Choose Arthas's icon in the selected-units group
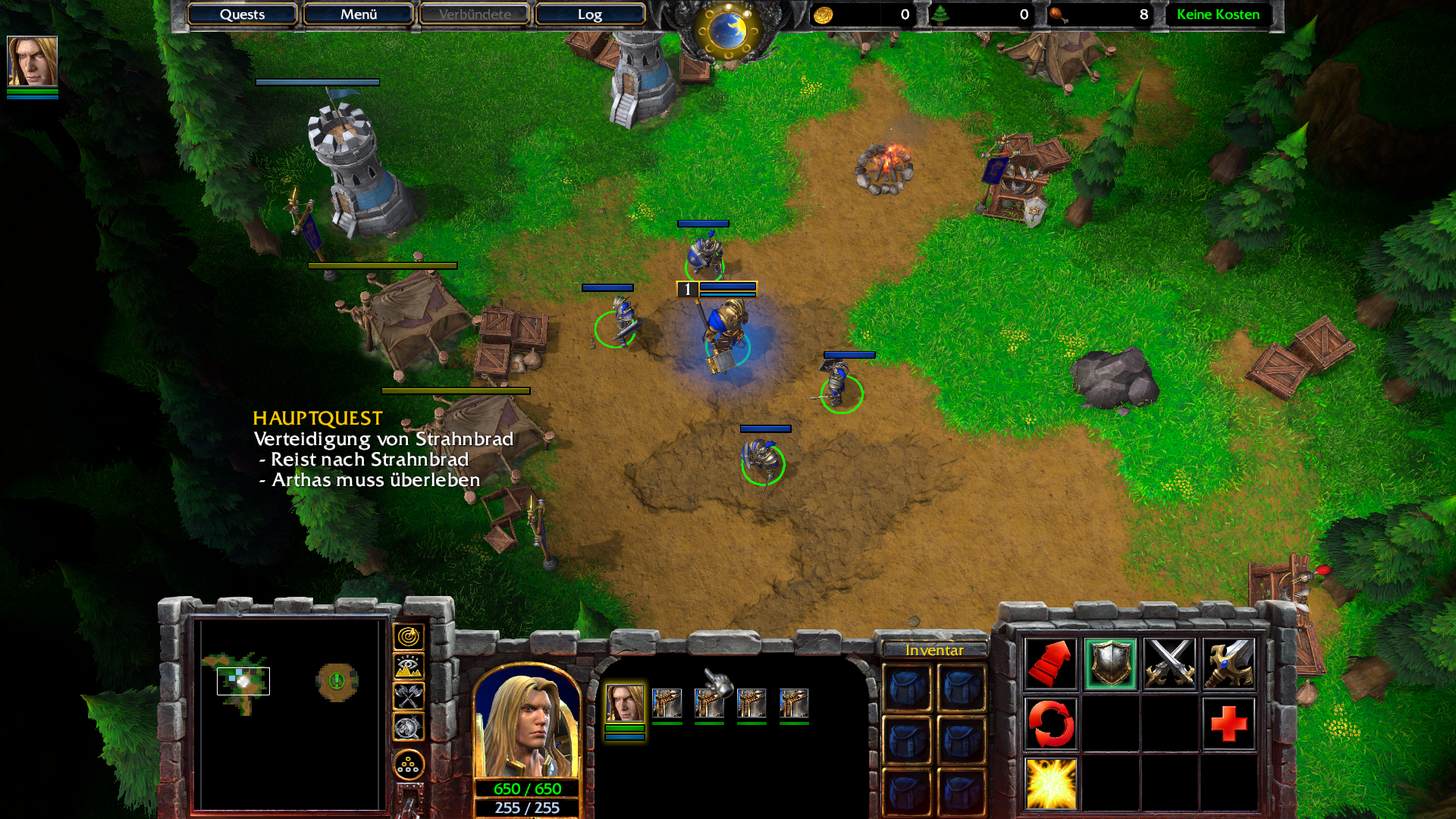The image size is (1456, 819). (624, 703)
